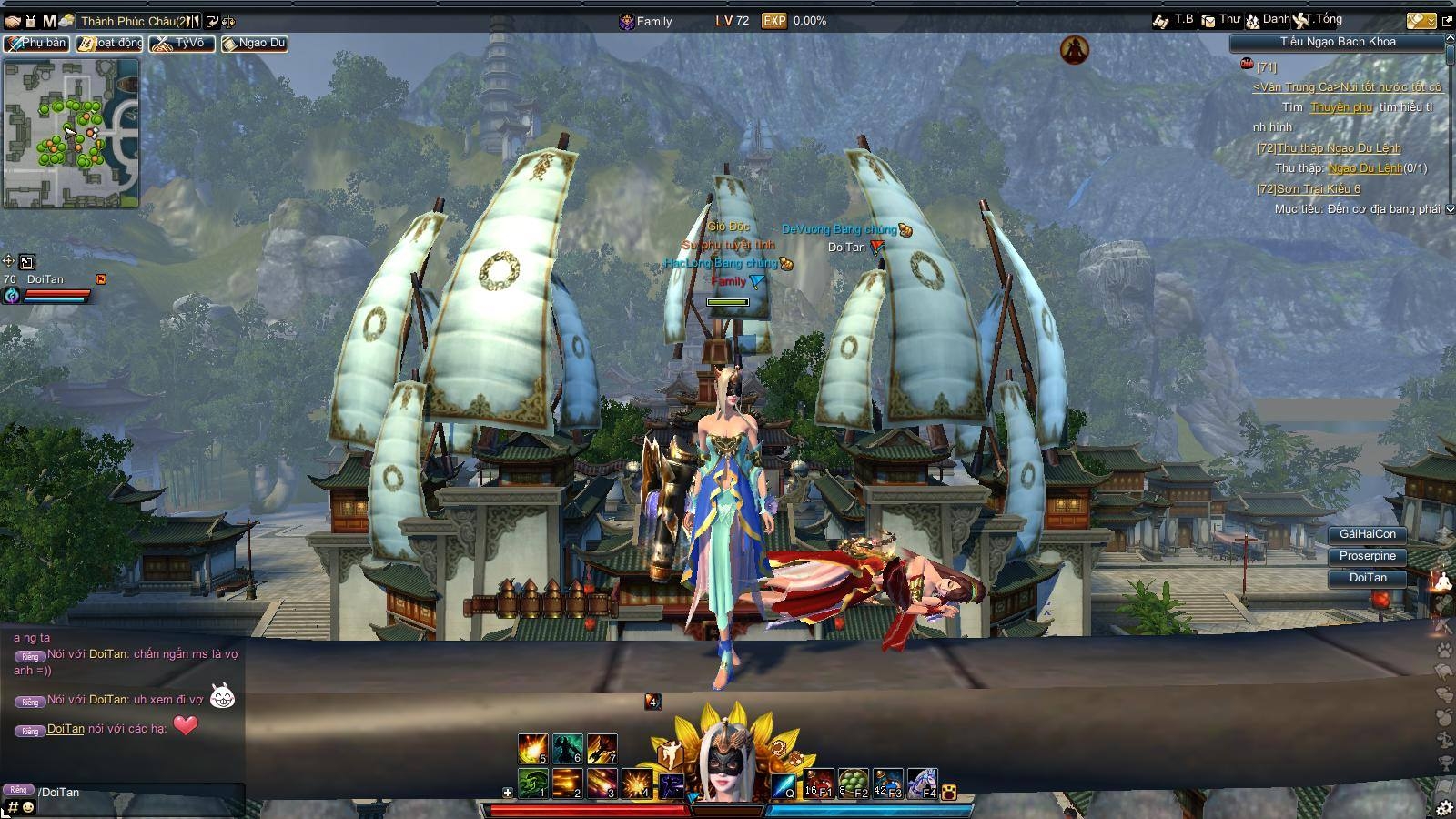Activate the fiery burst skill in slot 4

pos(636,783)
